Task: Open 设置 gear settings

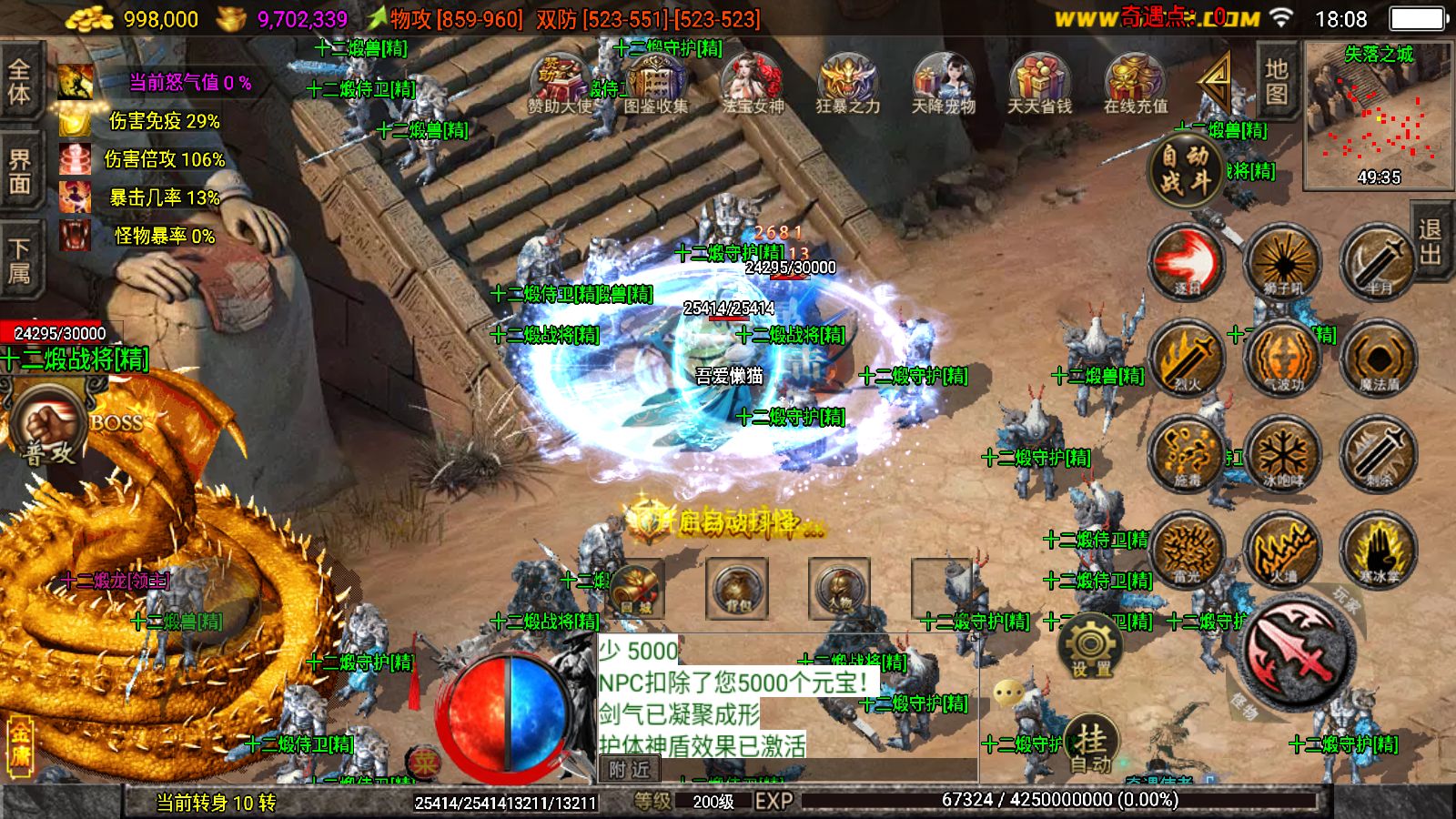Action: pos(1090,647)
